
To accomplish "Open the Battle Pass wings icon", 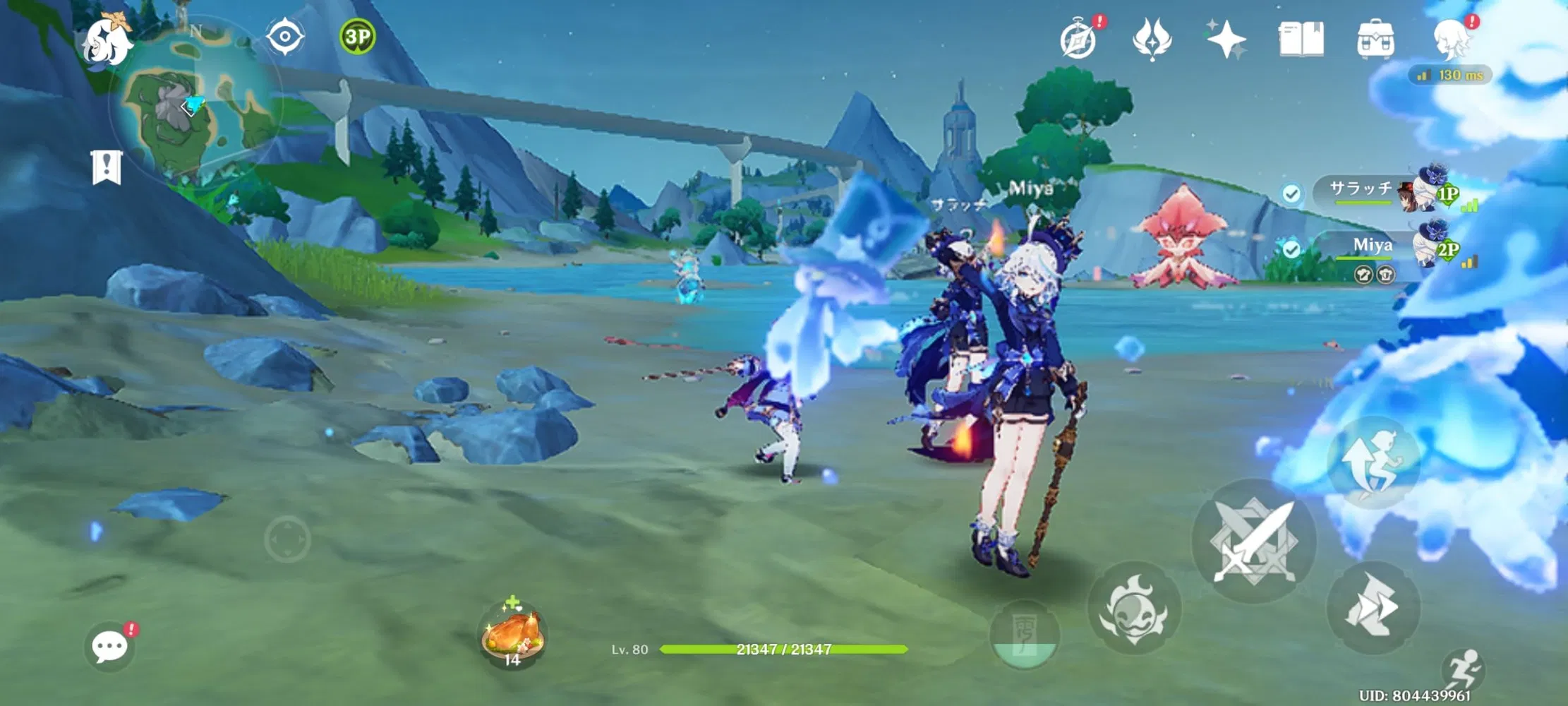I will [x=1152, y=40].
